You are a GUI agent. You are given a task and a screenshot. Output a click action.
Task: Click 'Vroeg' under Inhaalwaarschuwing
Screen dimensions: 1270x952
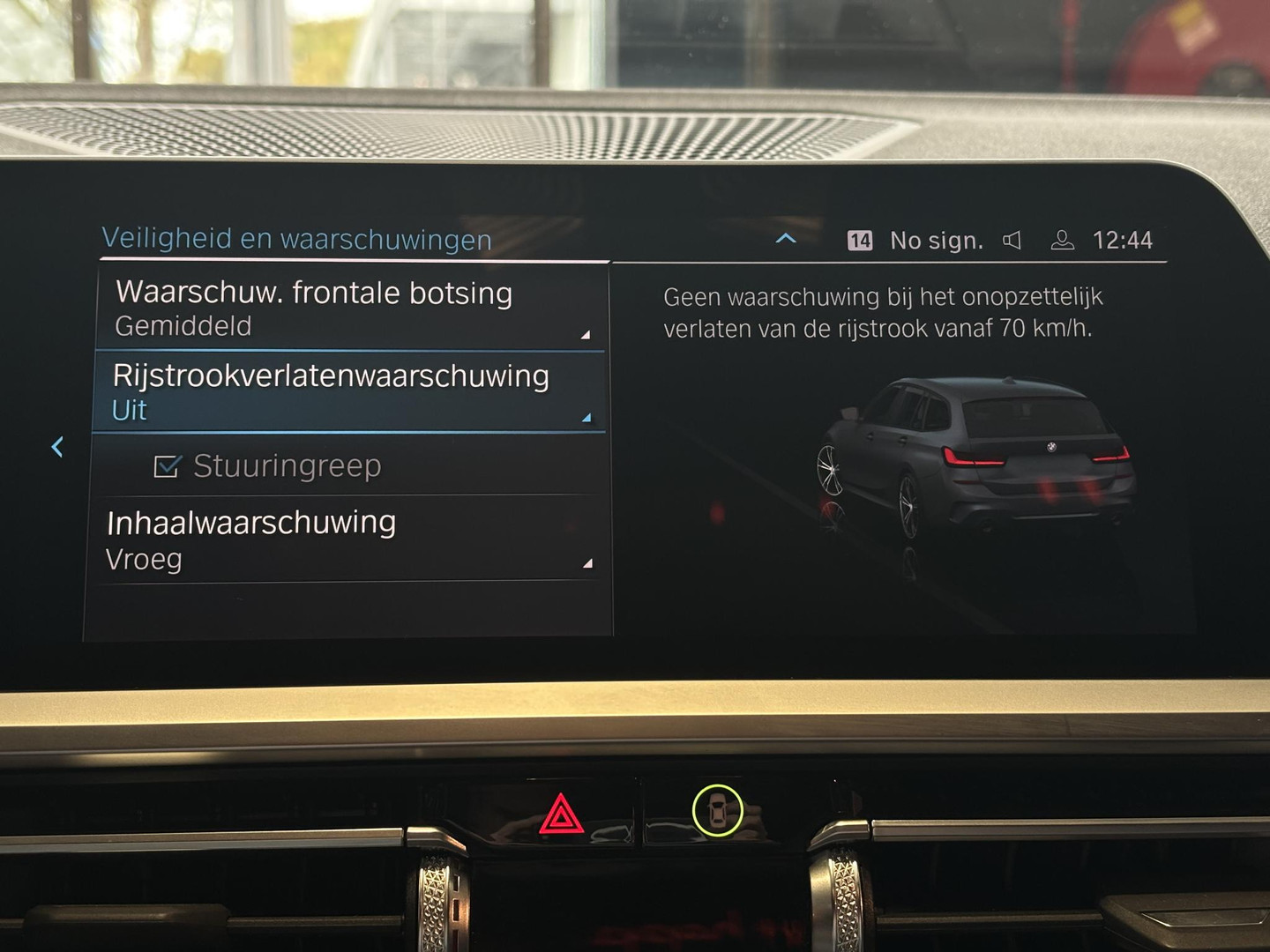pos(143,559)
